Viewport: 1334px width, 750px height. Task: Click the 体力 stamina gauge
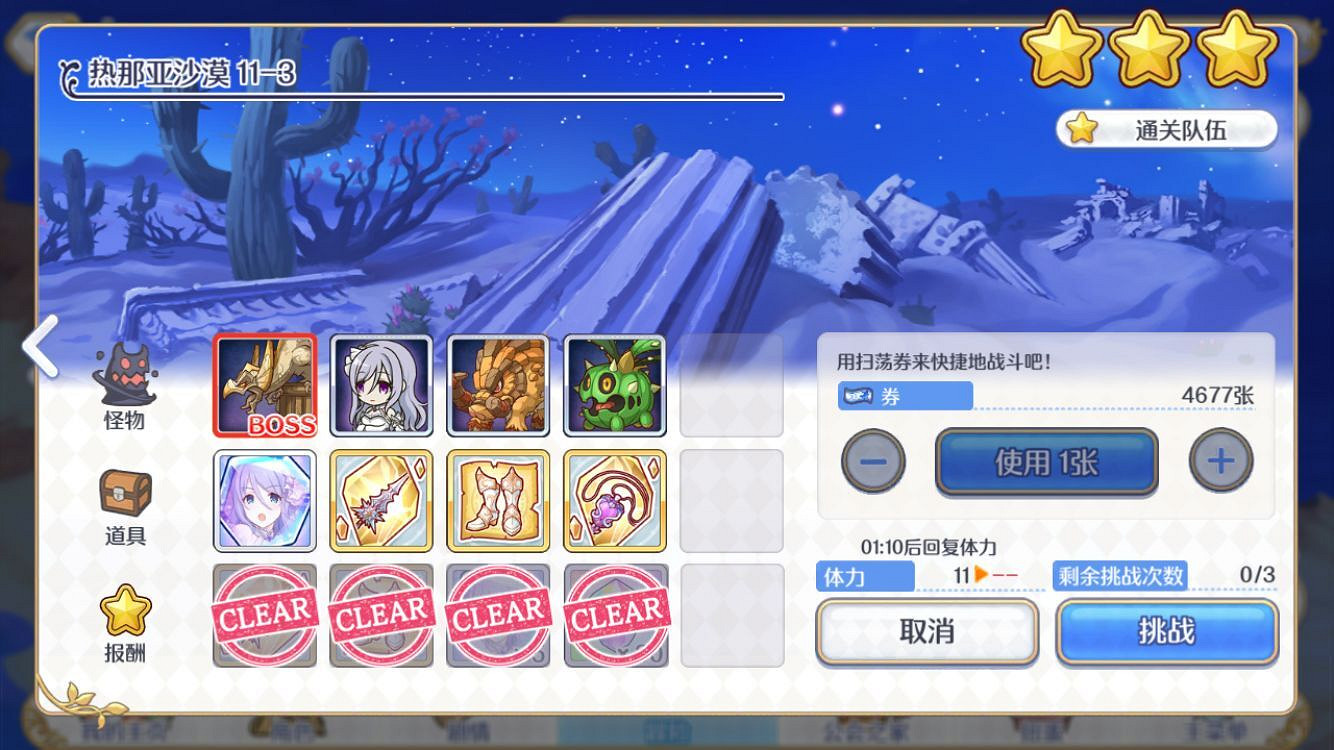[865, 576]
